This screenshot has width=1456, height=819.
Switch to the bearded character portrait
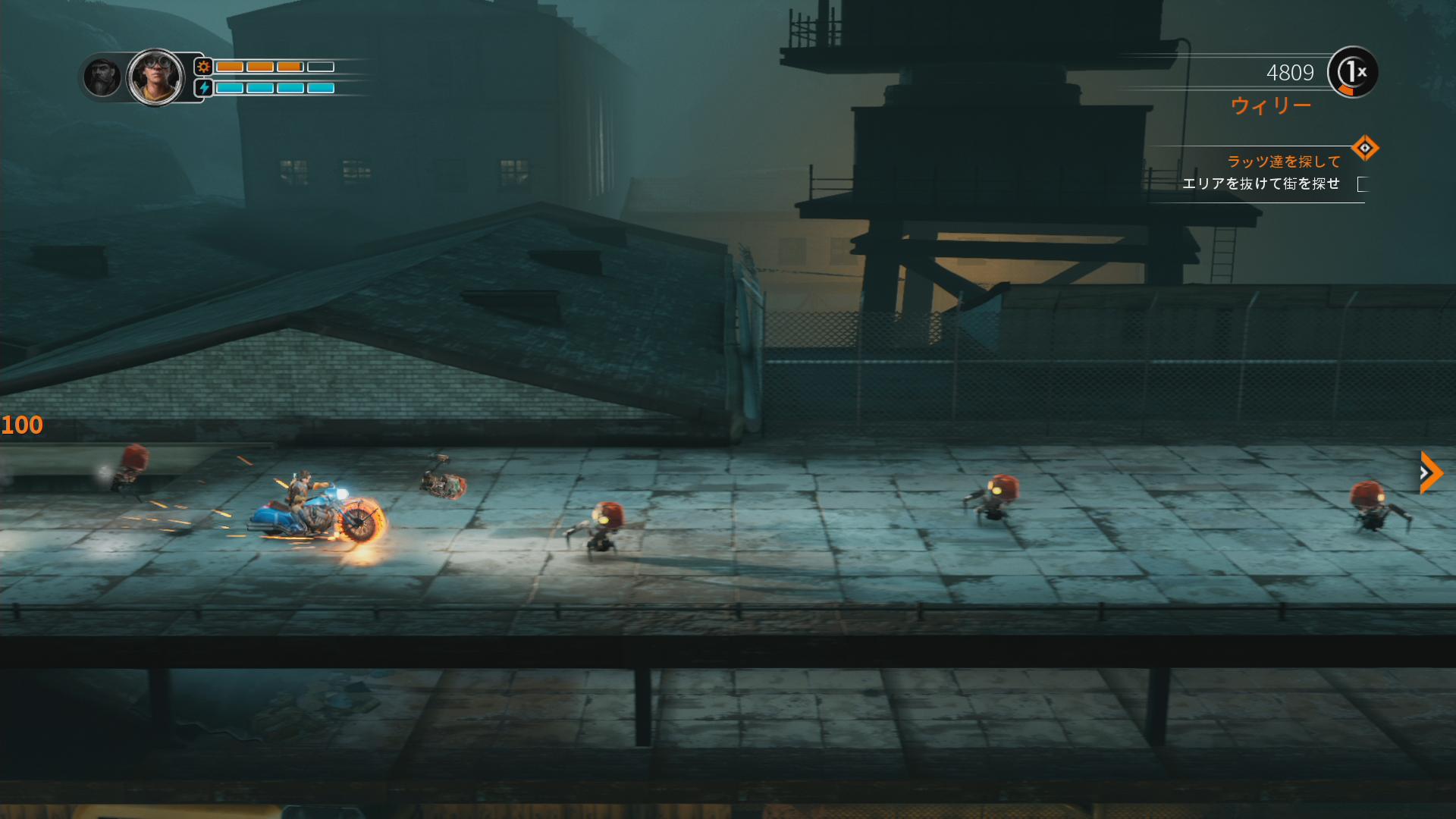(x=102, y=77)
